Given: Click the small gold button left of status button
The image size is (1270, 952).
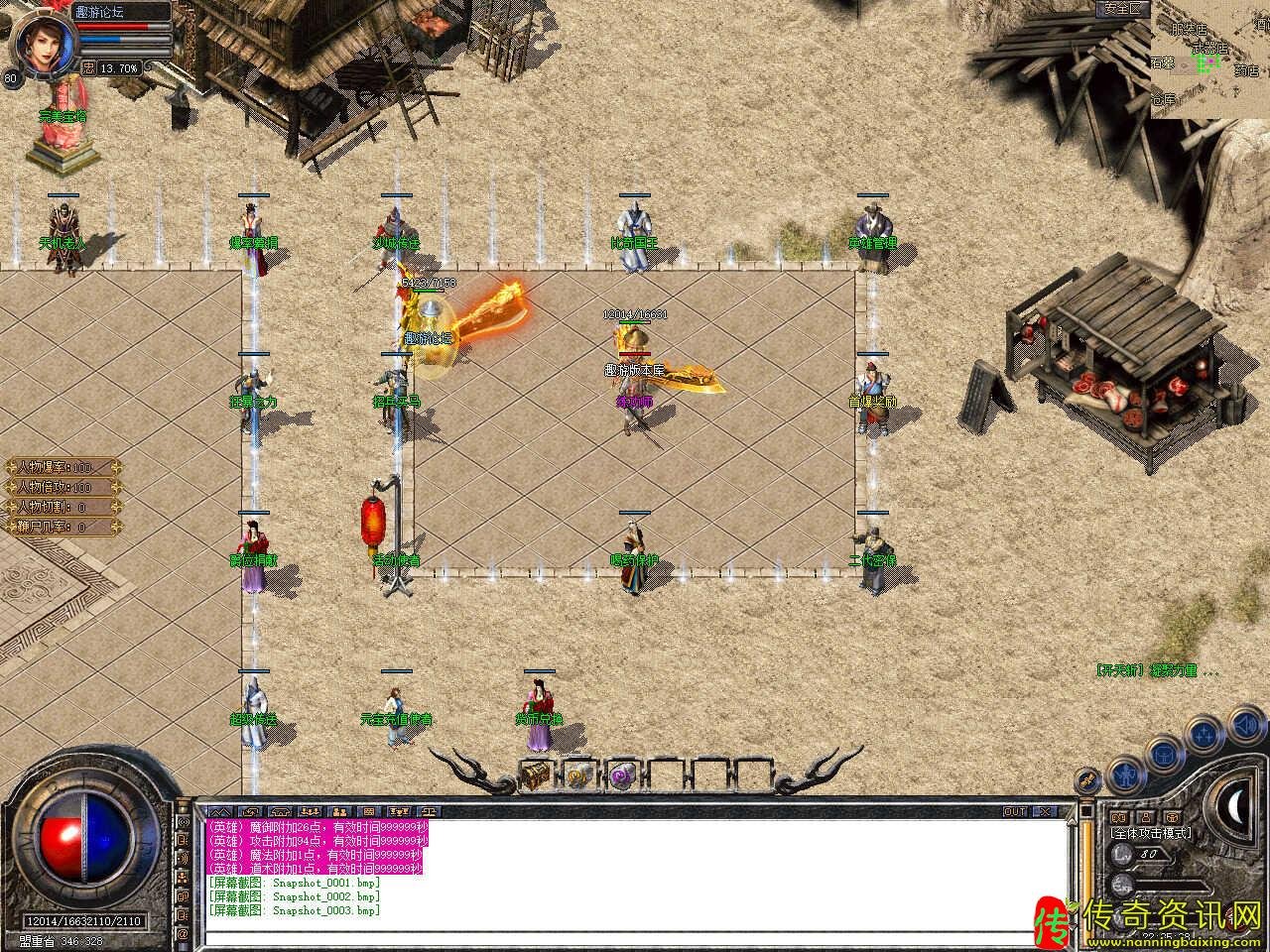Looking at the screenshot, I should point(1088,779).
